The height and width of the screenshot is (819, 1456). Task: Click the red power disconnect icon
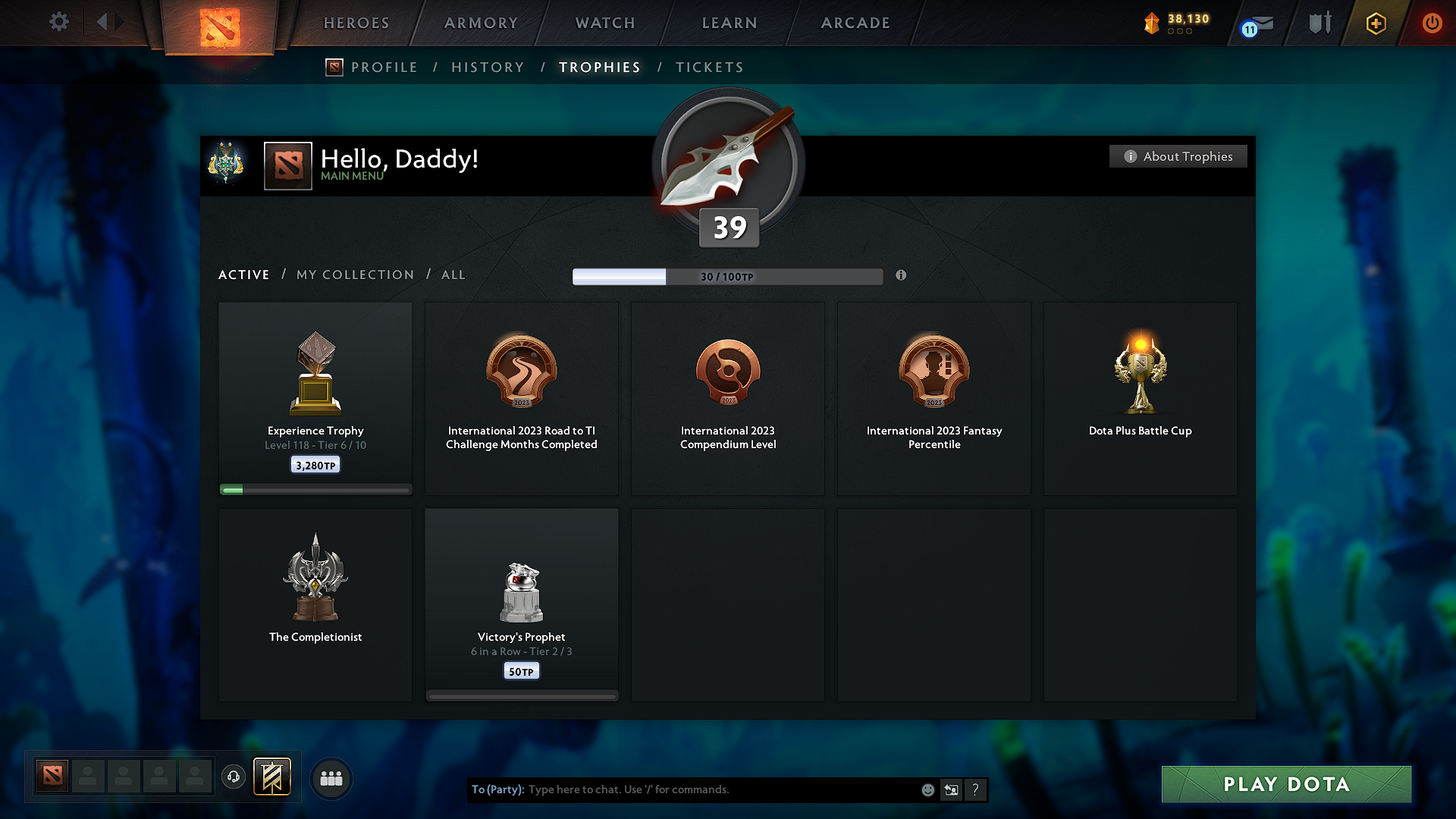(x=1432, y=23)
